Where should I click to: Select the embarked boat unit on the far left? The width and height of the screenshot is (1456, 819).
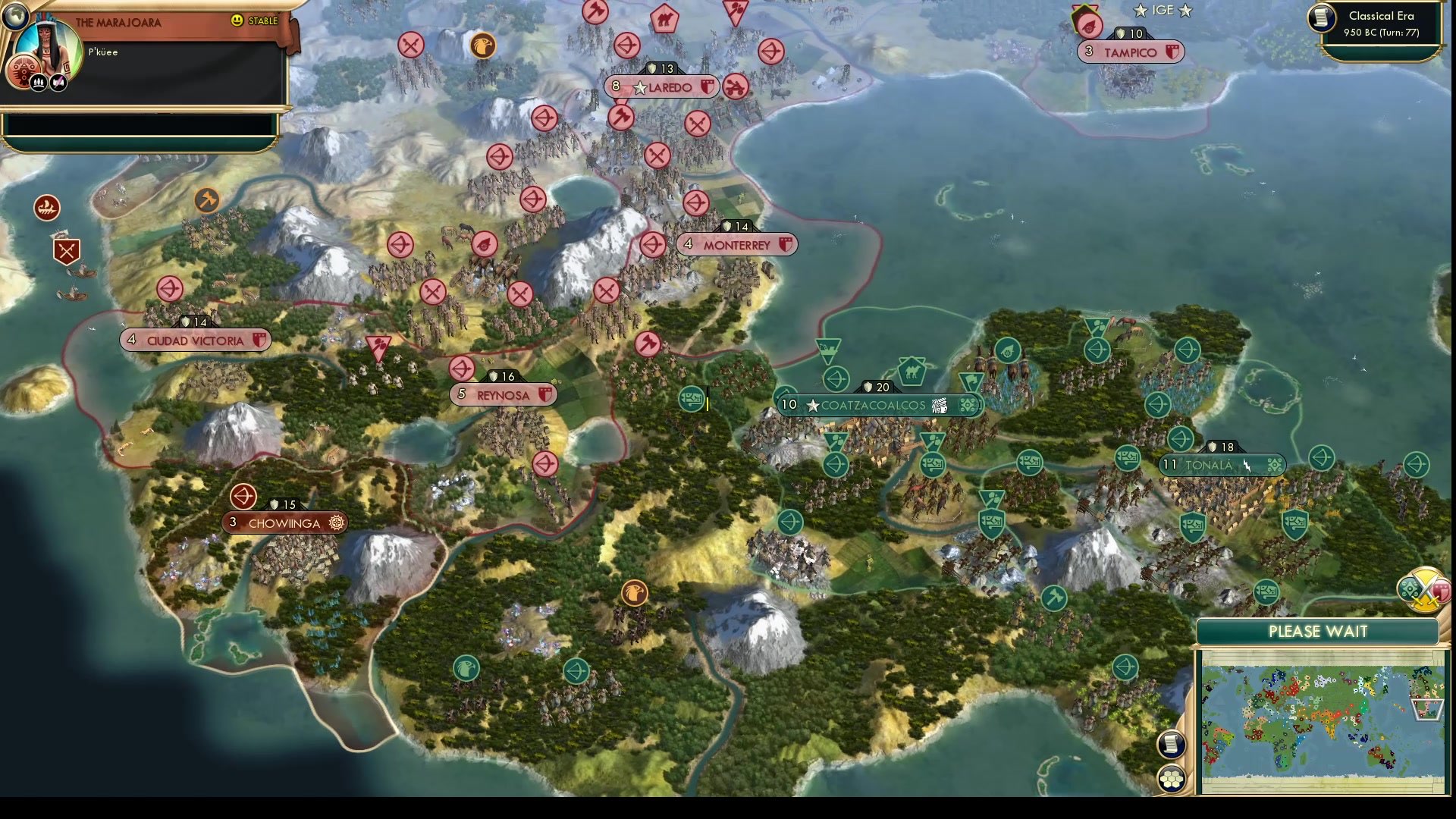pos(47,206)
